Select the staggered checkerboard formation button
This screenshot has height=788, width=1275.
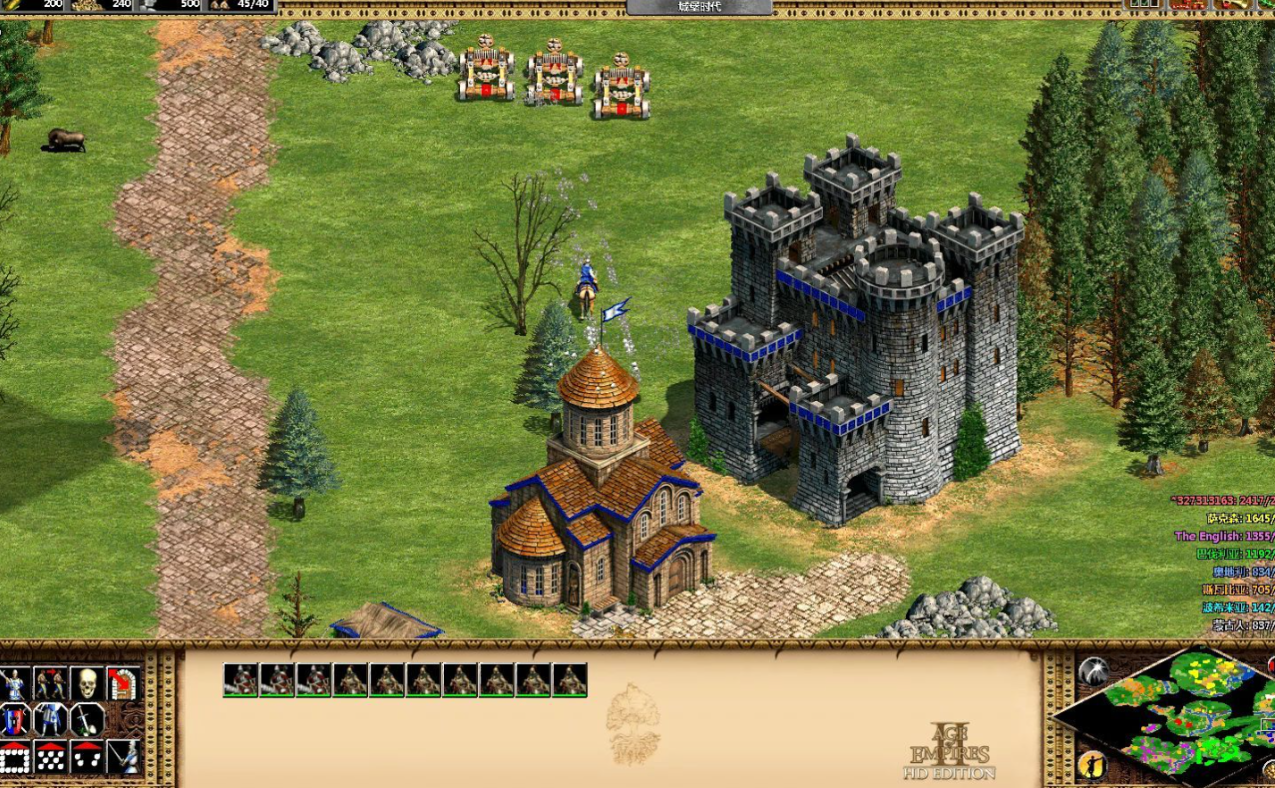(x=50, y=757)
